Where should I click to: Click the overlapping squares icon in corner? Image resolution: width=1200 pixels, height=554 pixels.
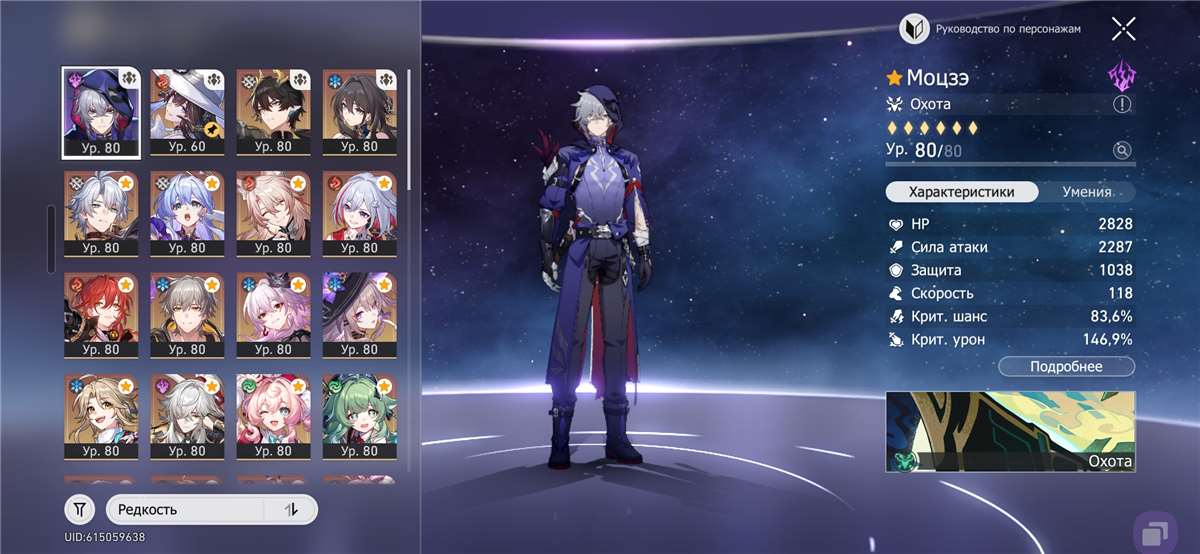(1155, 531)
